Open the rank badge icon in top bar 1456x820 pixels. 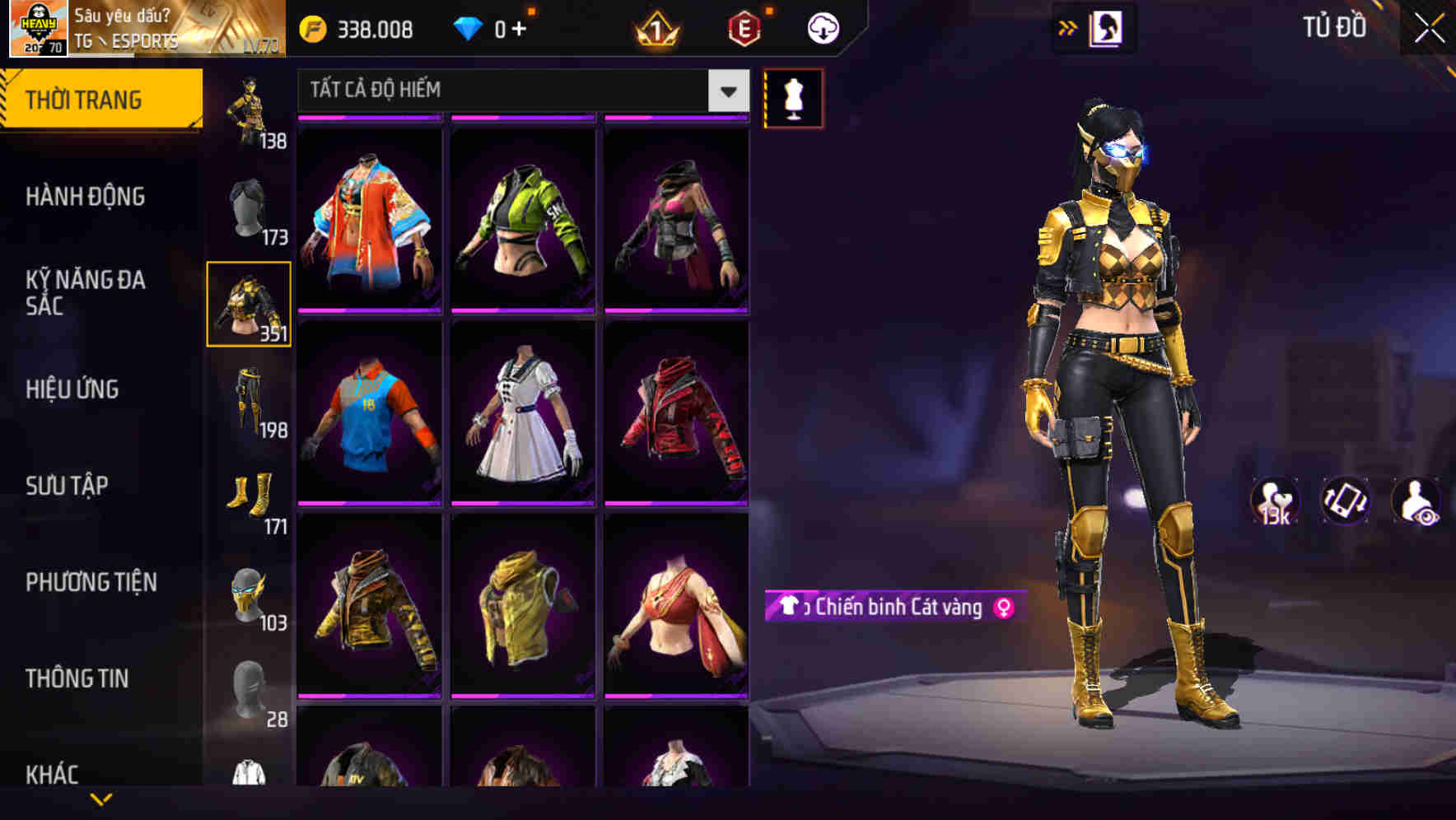click(653, 28)
